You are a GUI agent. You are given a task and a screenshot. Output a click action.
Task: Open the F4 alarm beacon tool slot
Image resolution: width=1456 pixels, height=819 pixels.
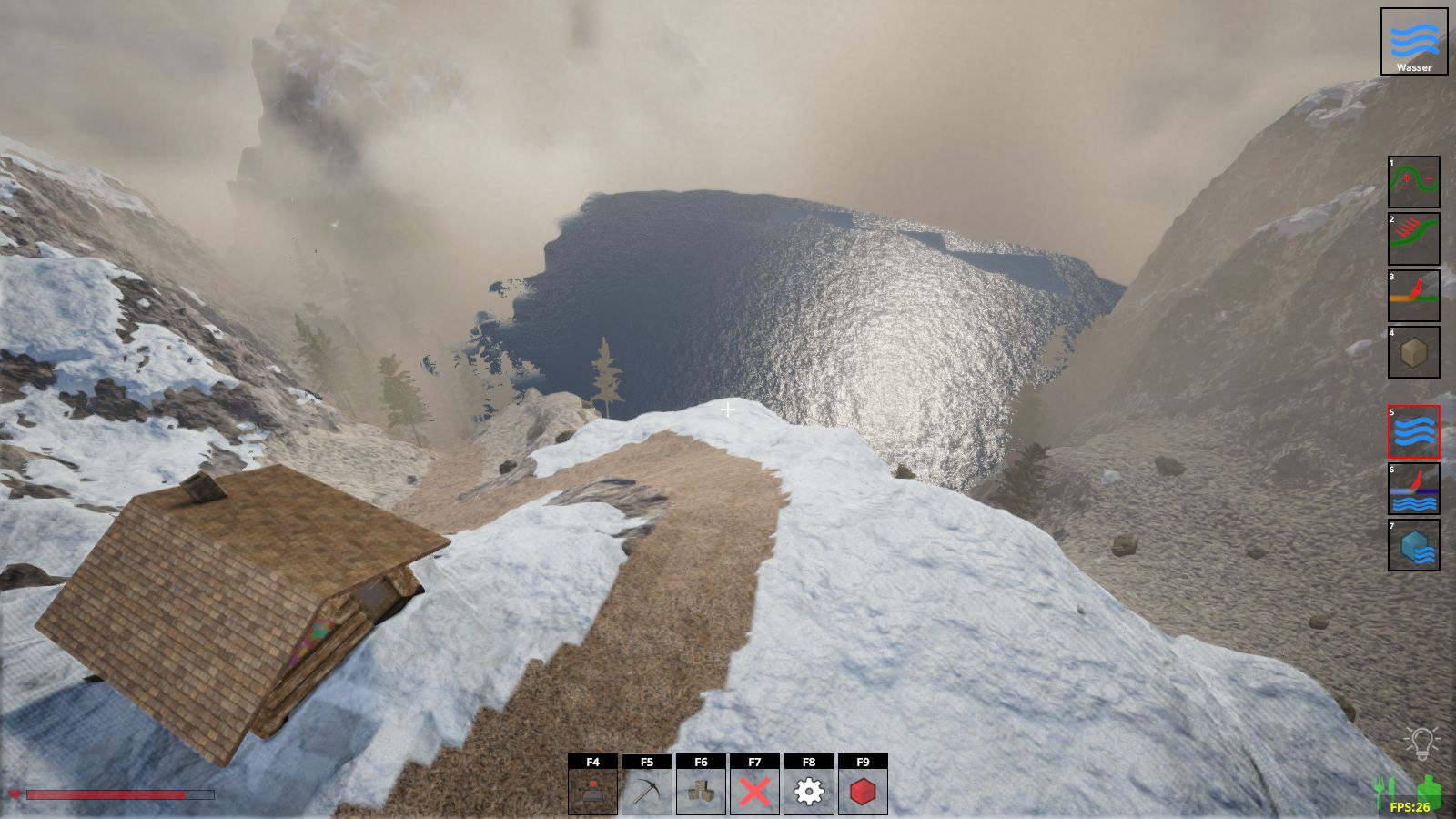592,792
